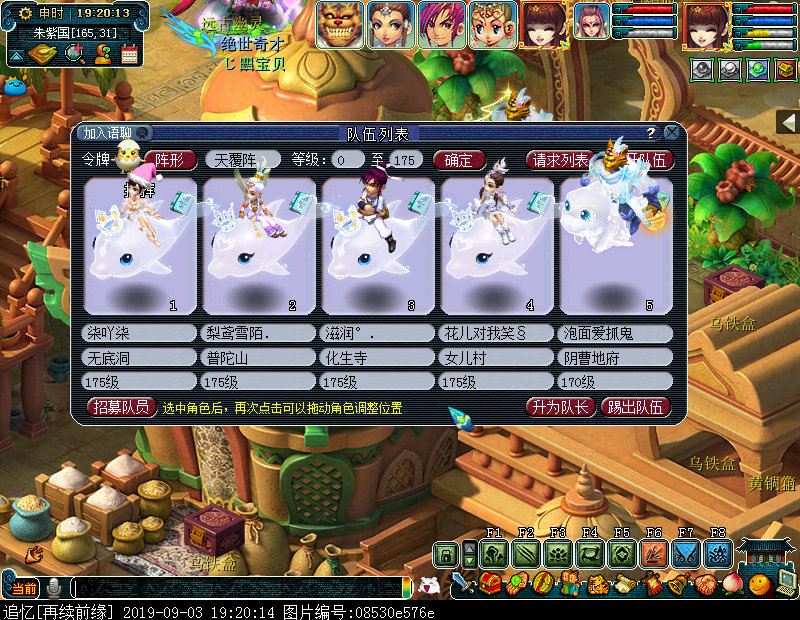800x620 pixels.
Task: Select member card 花儿对我笑
Action: 496,246
